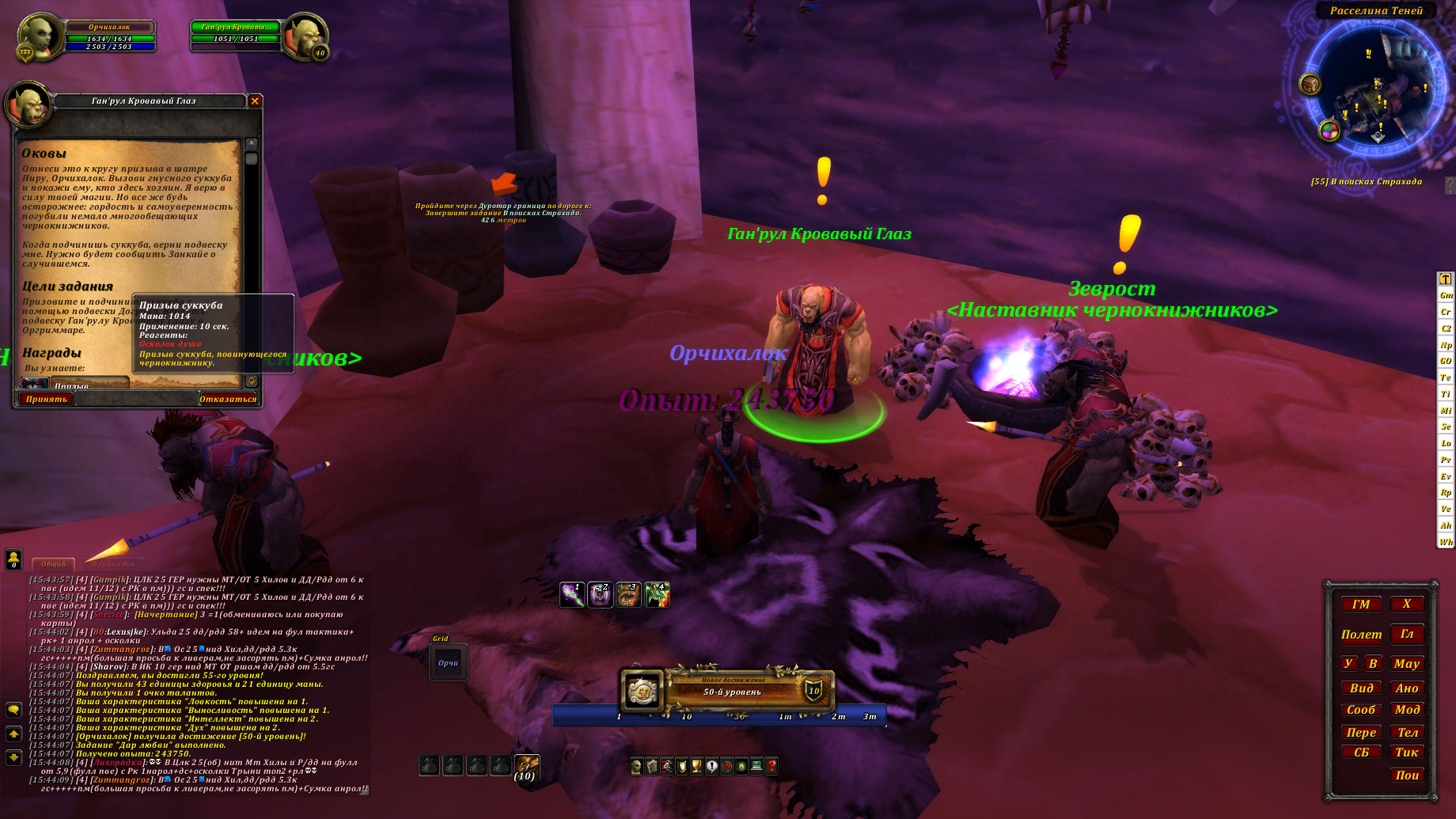Click the Полет button
The width and height of the screenshot is (1456, 819).
1361,635
